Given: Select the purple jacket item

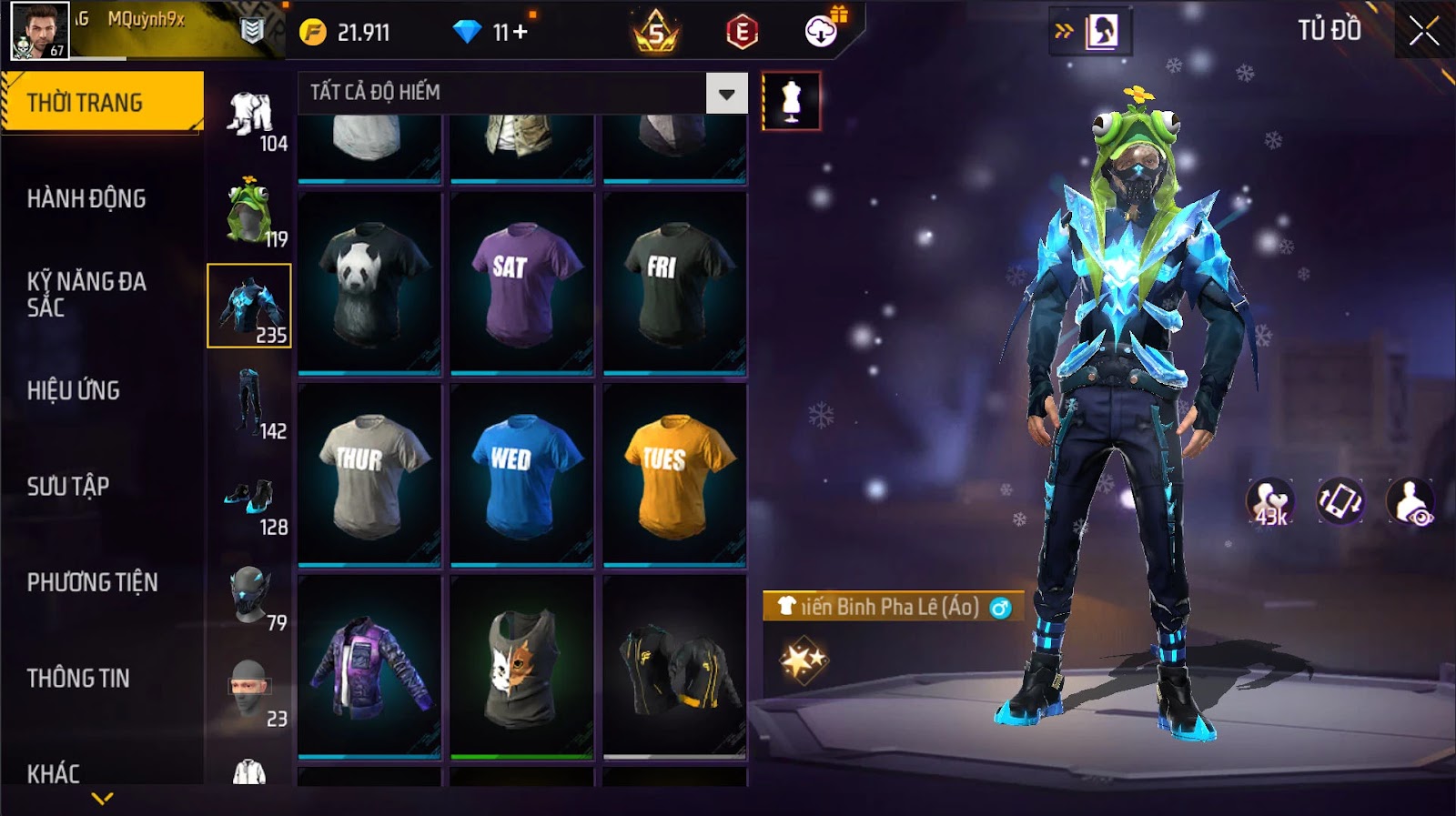Looking at the screenshot, I should [369, 667].
